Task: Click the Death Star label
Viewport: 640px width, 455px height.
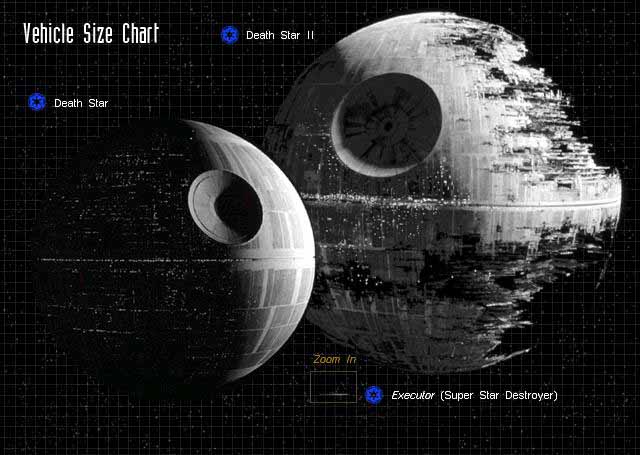Action: 81,102
